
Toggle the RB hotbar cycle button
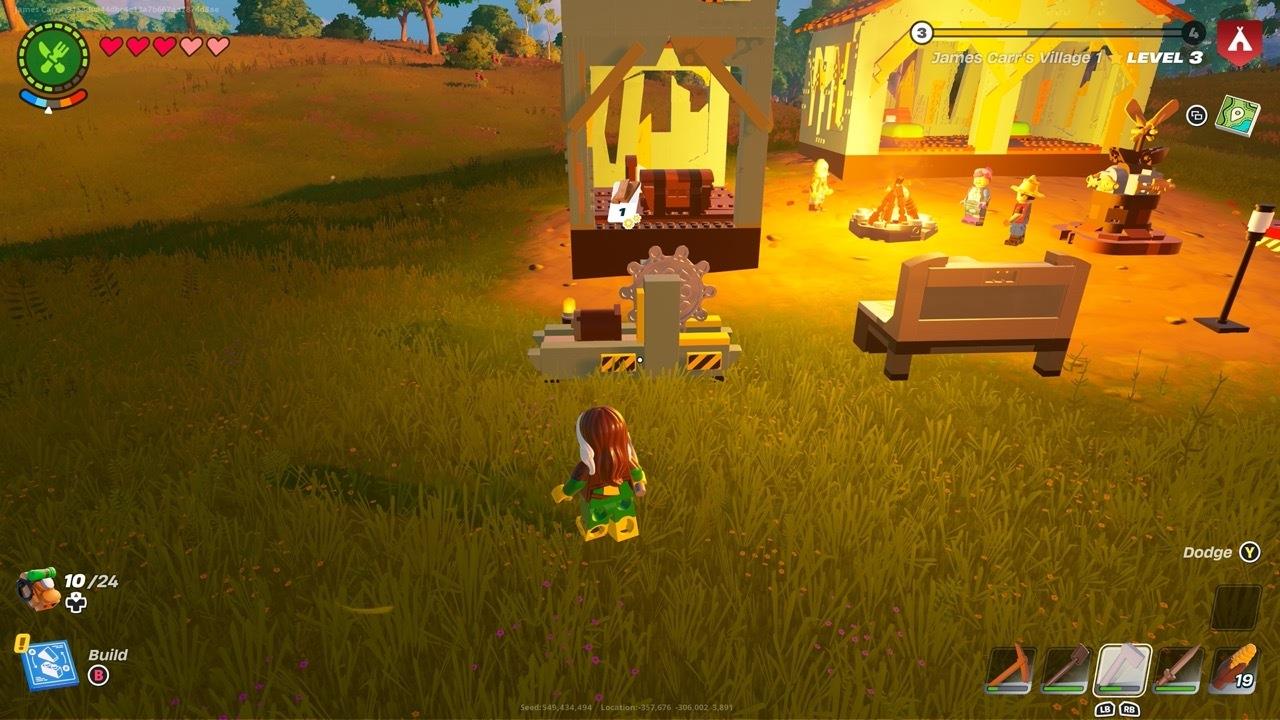1132,709
